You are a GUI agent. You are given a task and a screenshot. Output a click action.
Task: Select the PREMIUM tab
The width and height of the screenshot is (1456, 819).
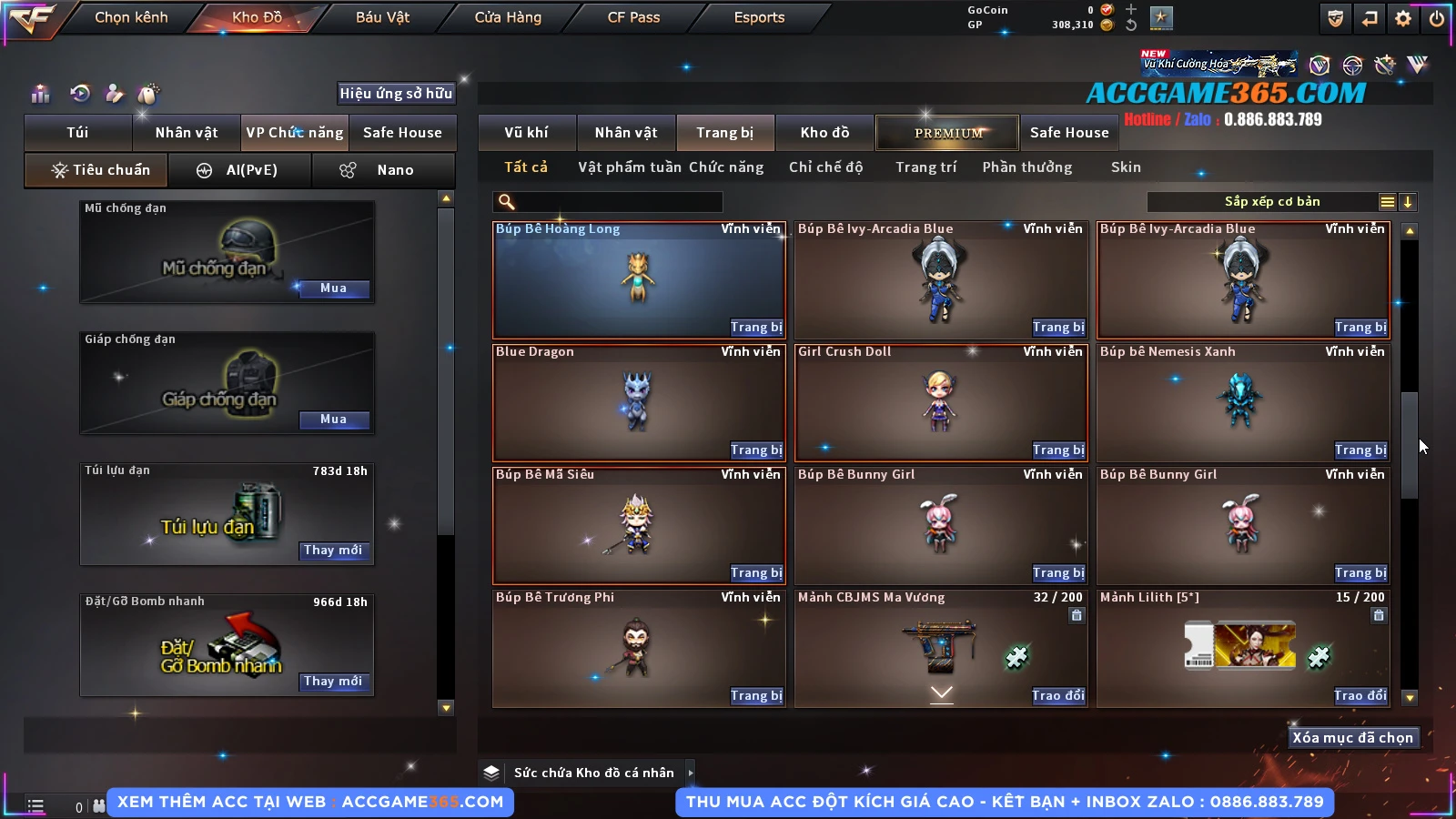pos(948,133)
